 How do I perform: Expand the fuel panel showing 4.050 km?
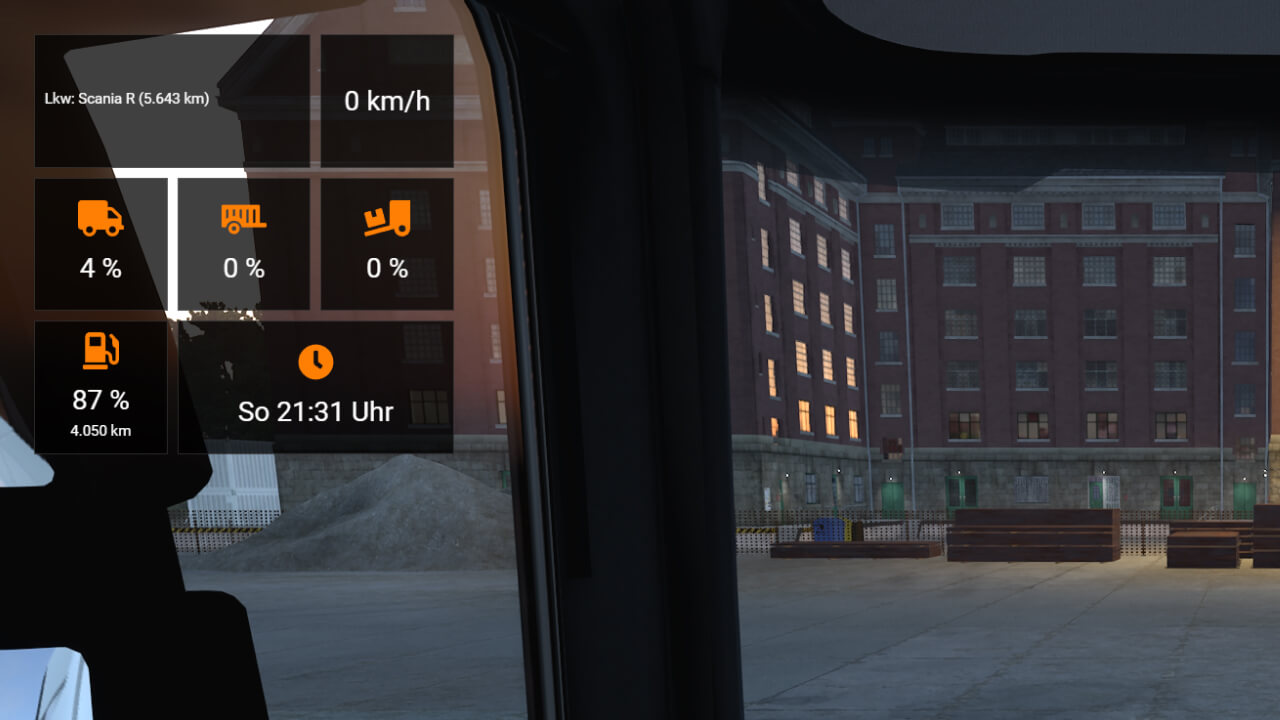100,387
